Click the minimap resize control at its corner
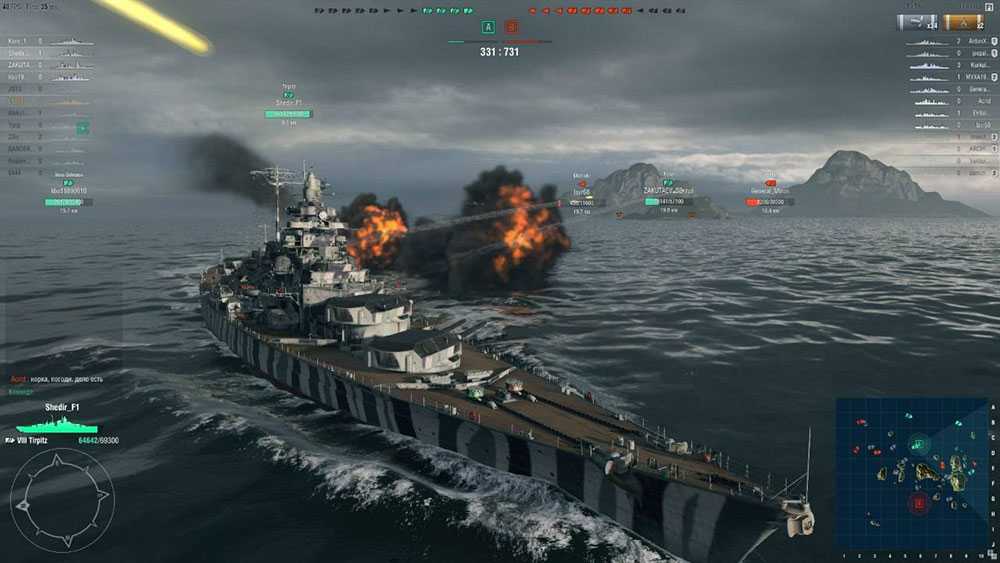This screenshot has width=1000, height=563. 991,553
